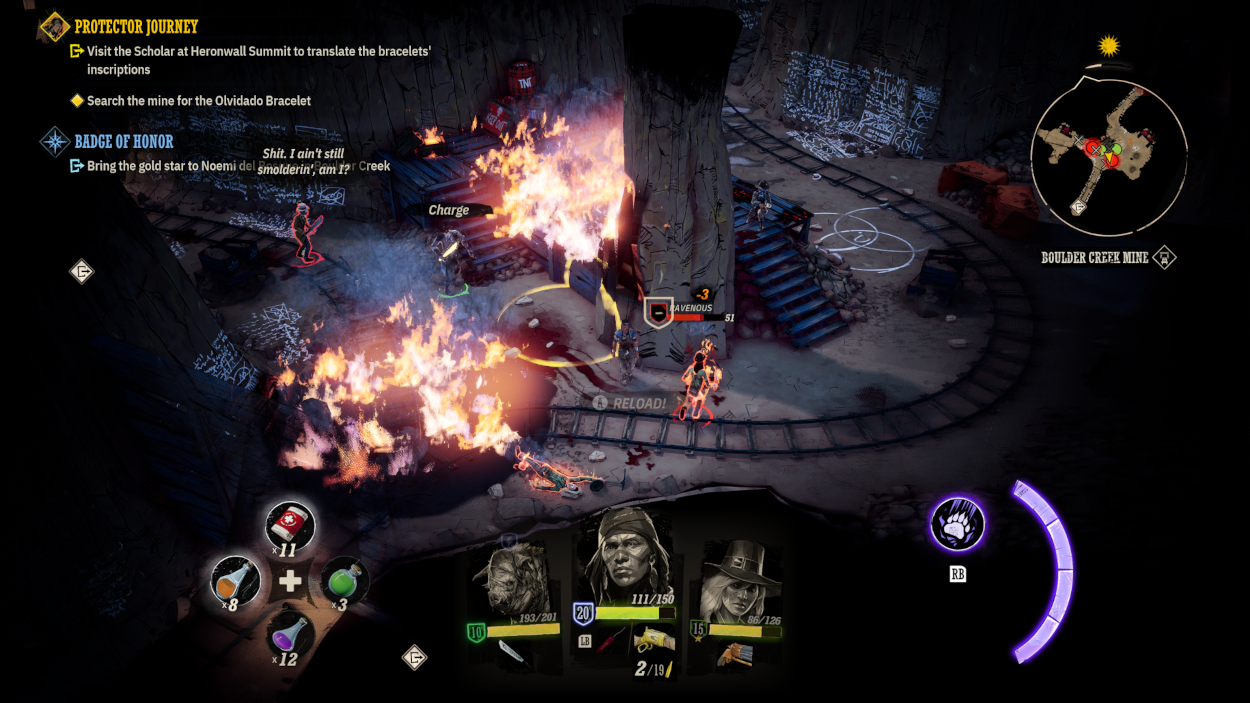
Task: Click the Boulder Creek Mine location label
Action: pyautogui.click(x=1094, y=258)
